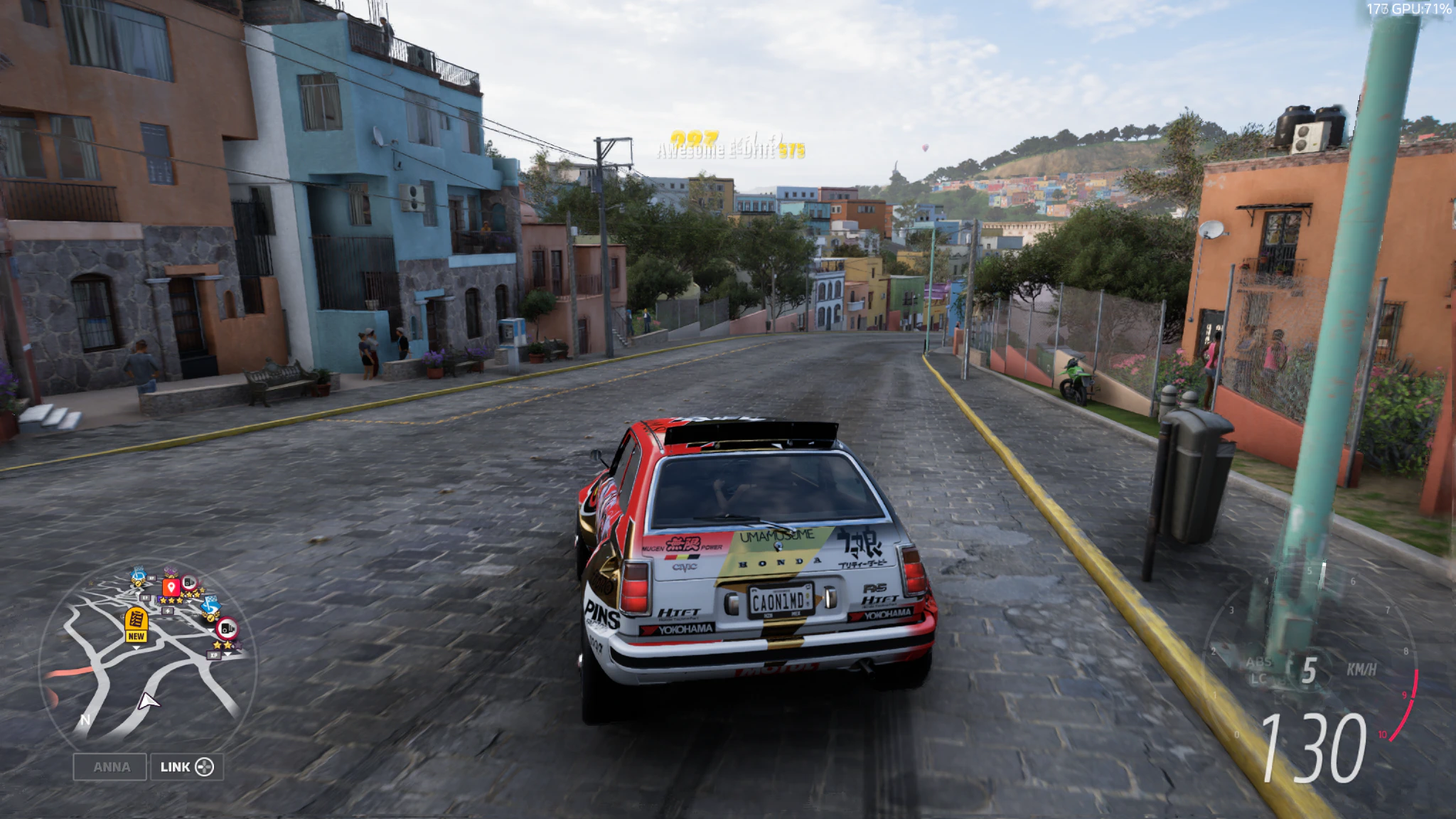Click the red location pin marker

point(171,588)
